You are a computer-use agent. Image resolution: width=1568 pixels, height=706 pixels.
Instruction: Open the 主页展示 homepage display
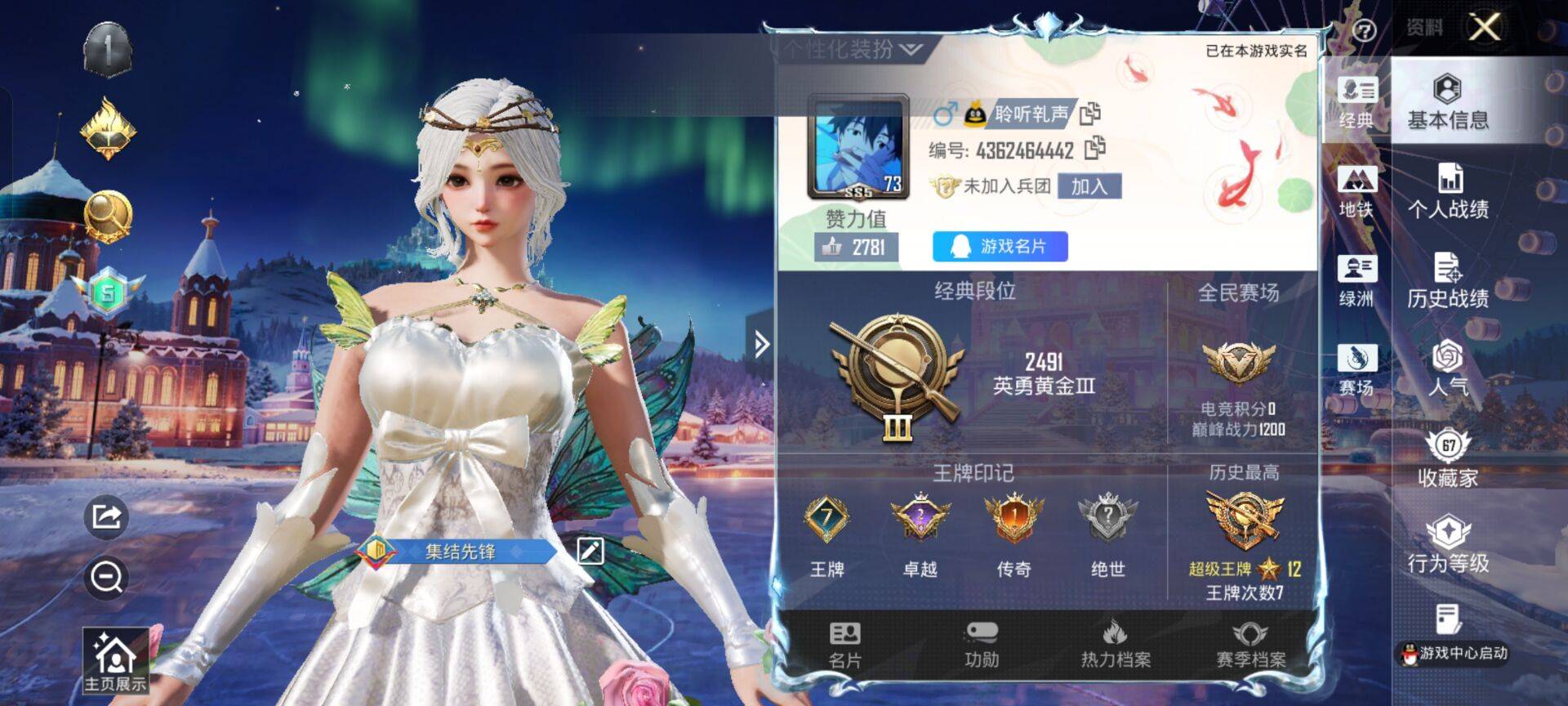click(x=115, y=661)
